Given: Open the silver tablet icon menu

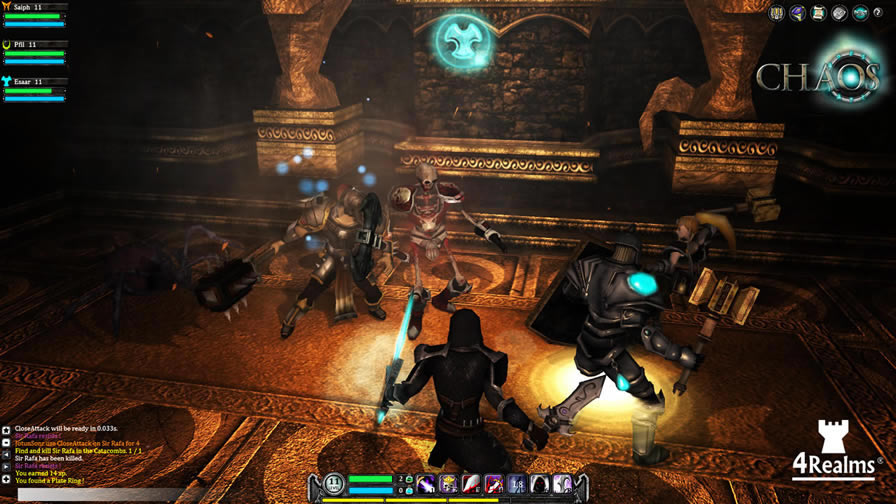Looking at the screenshot, I should tap(839, 13).
